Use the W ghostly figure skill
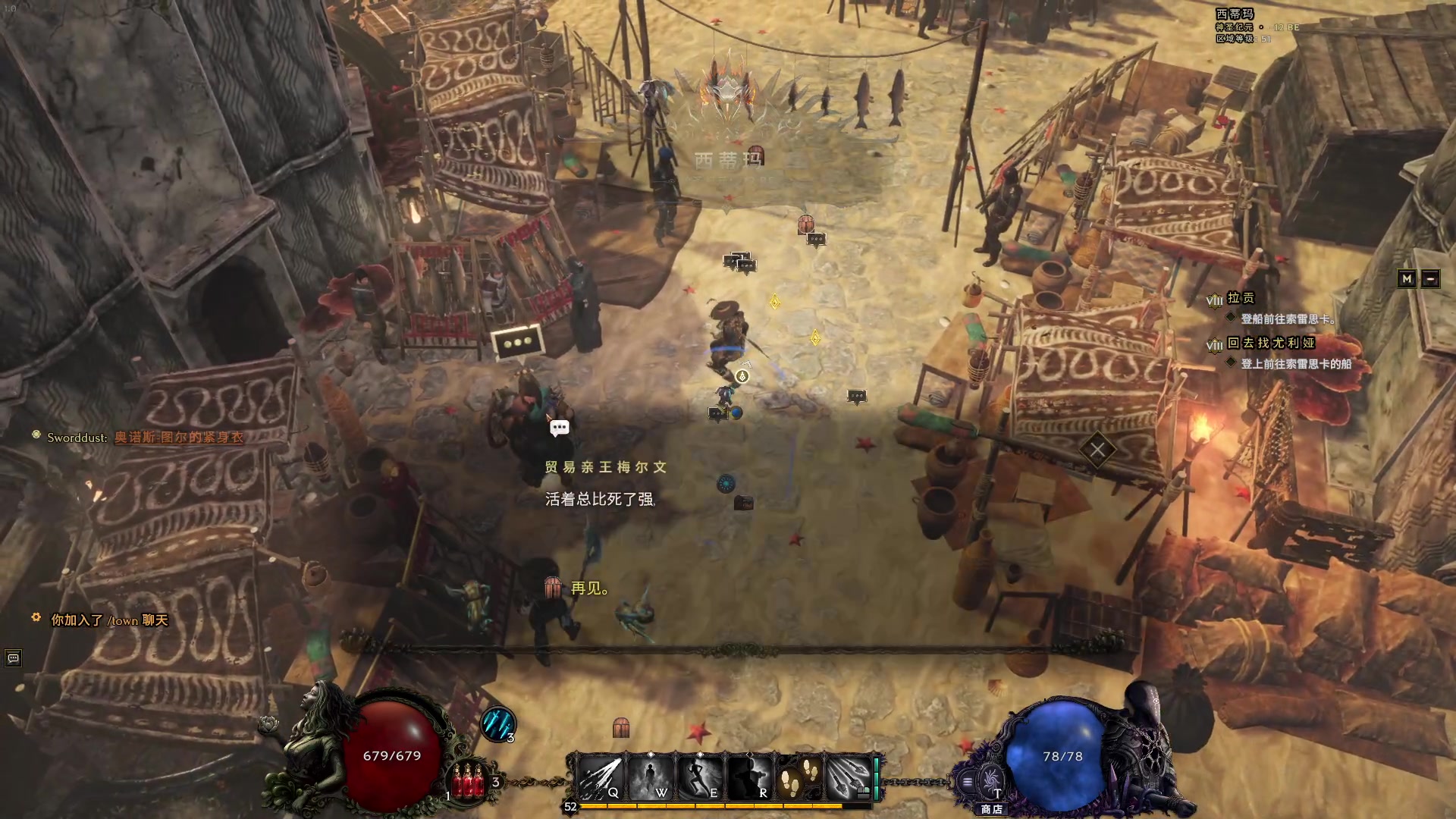Viewport: 1456px width, 819px height. point(651,778)
